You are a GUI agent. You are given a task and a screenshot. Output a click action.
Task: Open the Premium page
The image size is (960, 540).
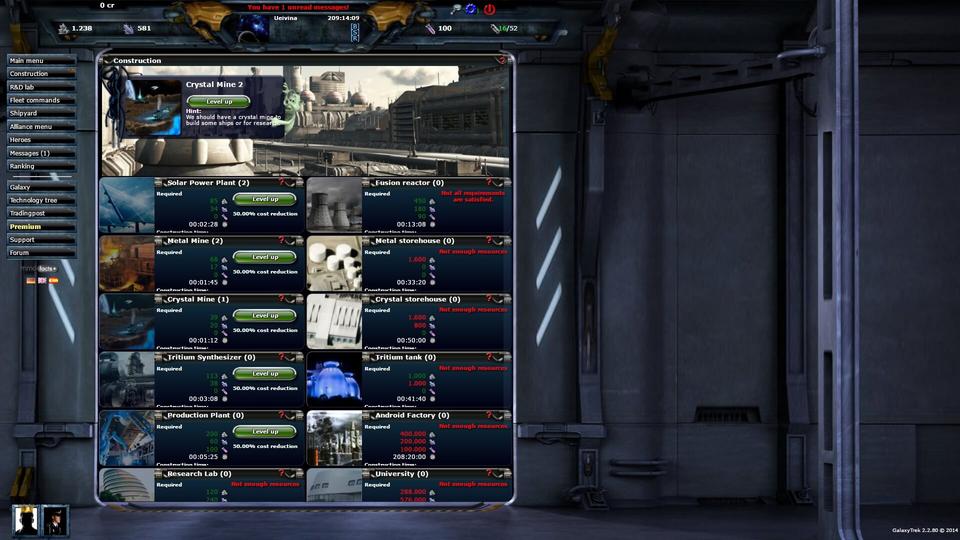41,226
